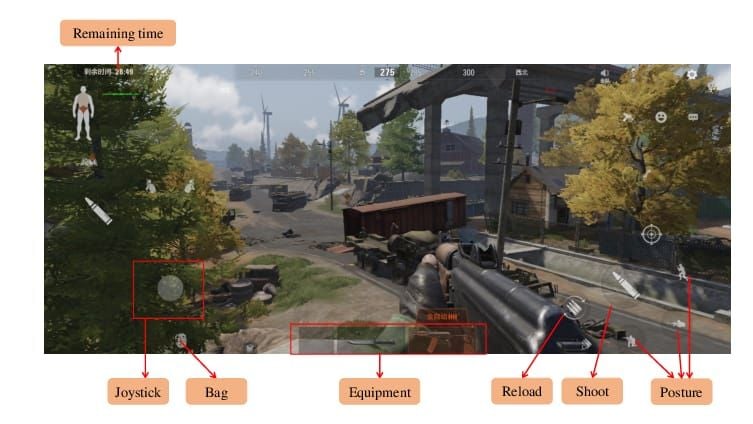Open the emote smiley face
Image resolution: width=753 pixels, height=424 pixels.
point(661,117)
